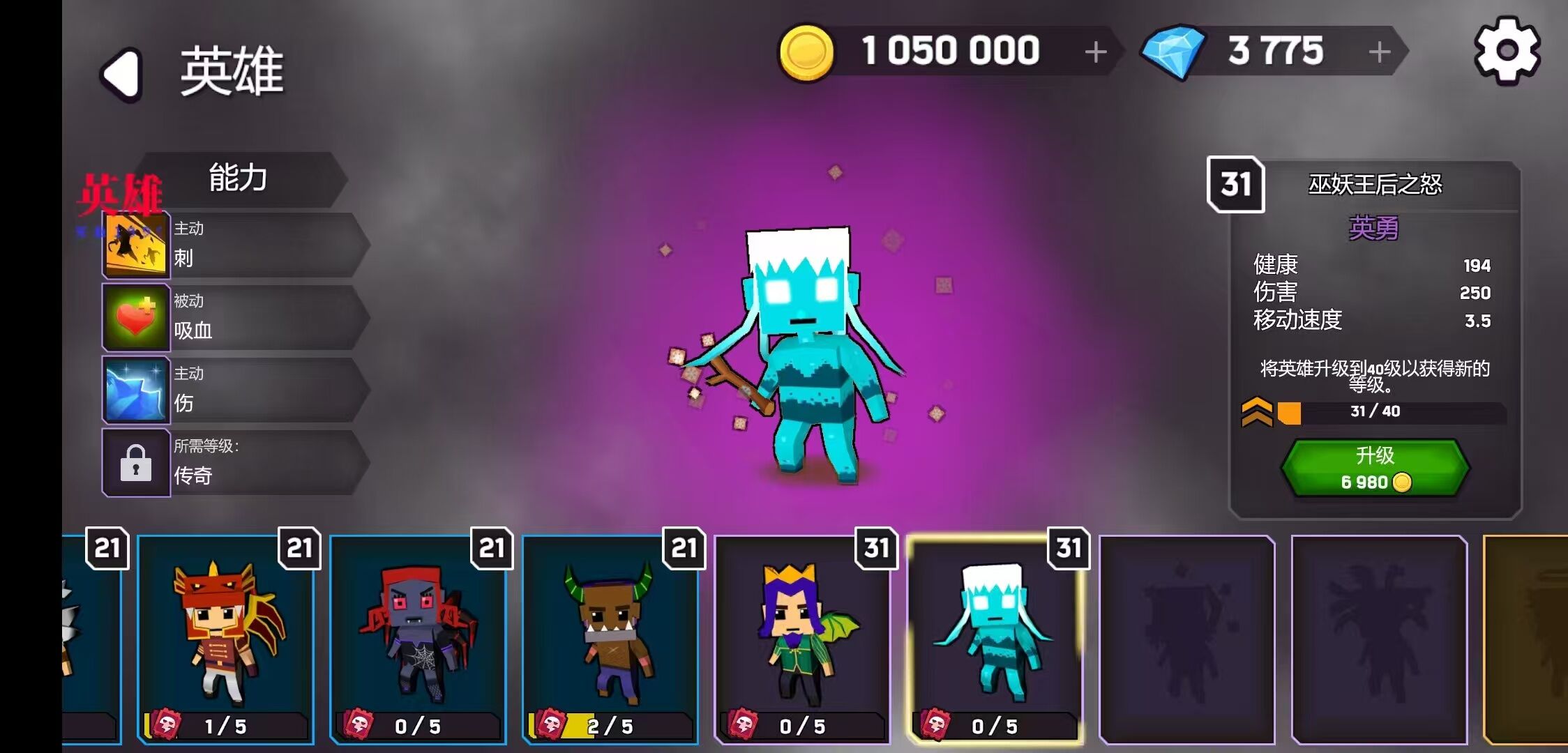Buy more diamonds with the plus button
This screenshot has width=1568, height=753.
1379,52
